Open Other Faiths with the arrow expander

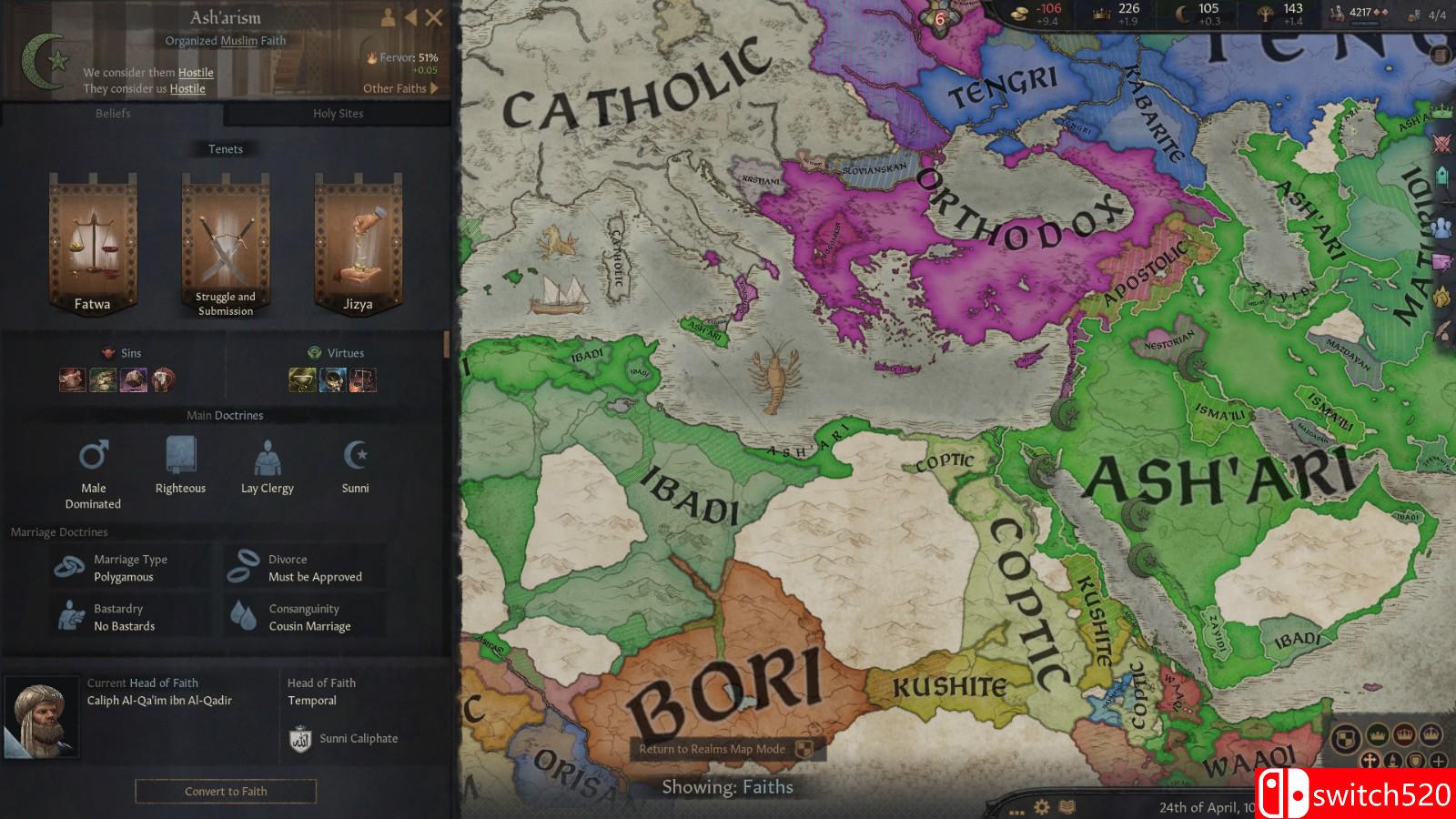click(x=434, y=88)
